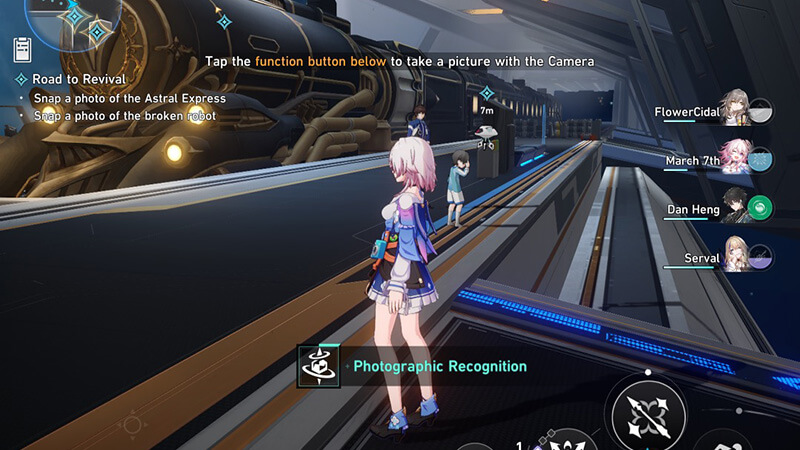Select the Road to Revival quest tracker
The height and width of the screenshot is (450, 800).
click(x=78, y=79)
